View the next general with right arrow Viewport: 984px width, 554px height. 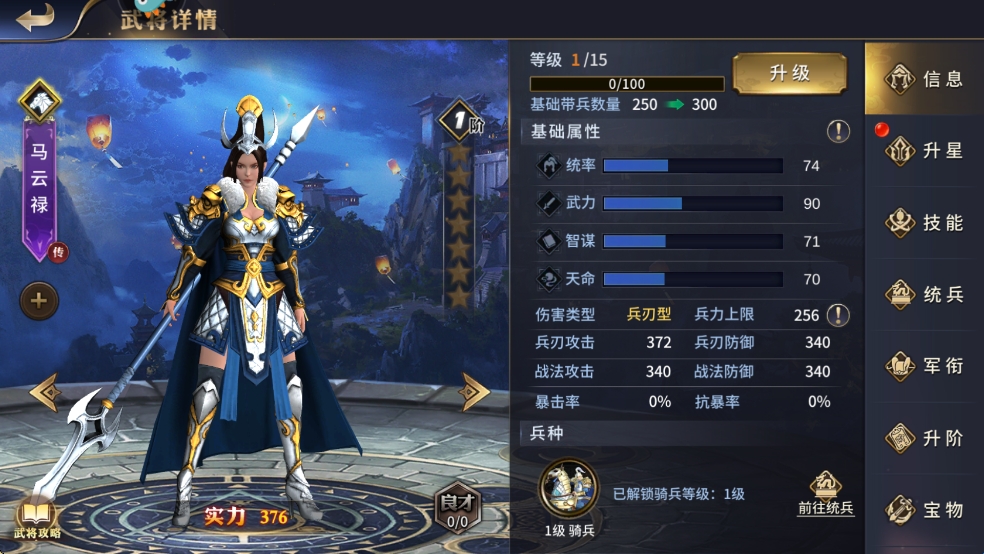point(473,392)
